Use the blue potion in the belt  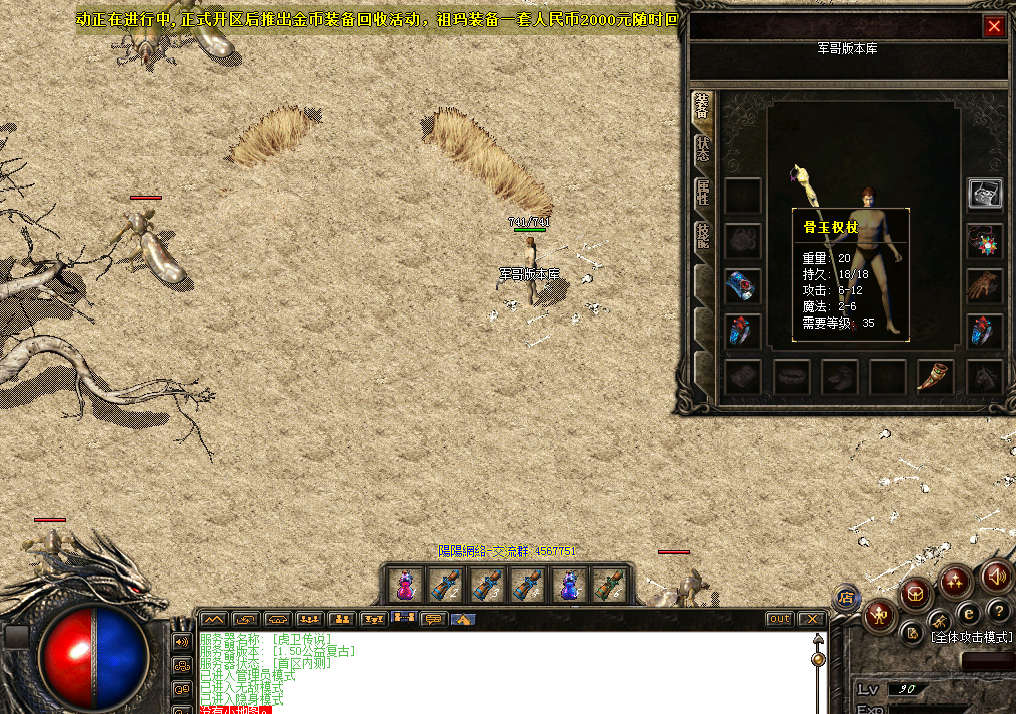coord(568,585)
